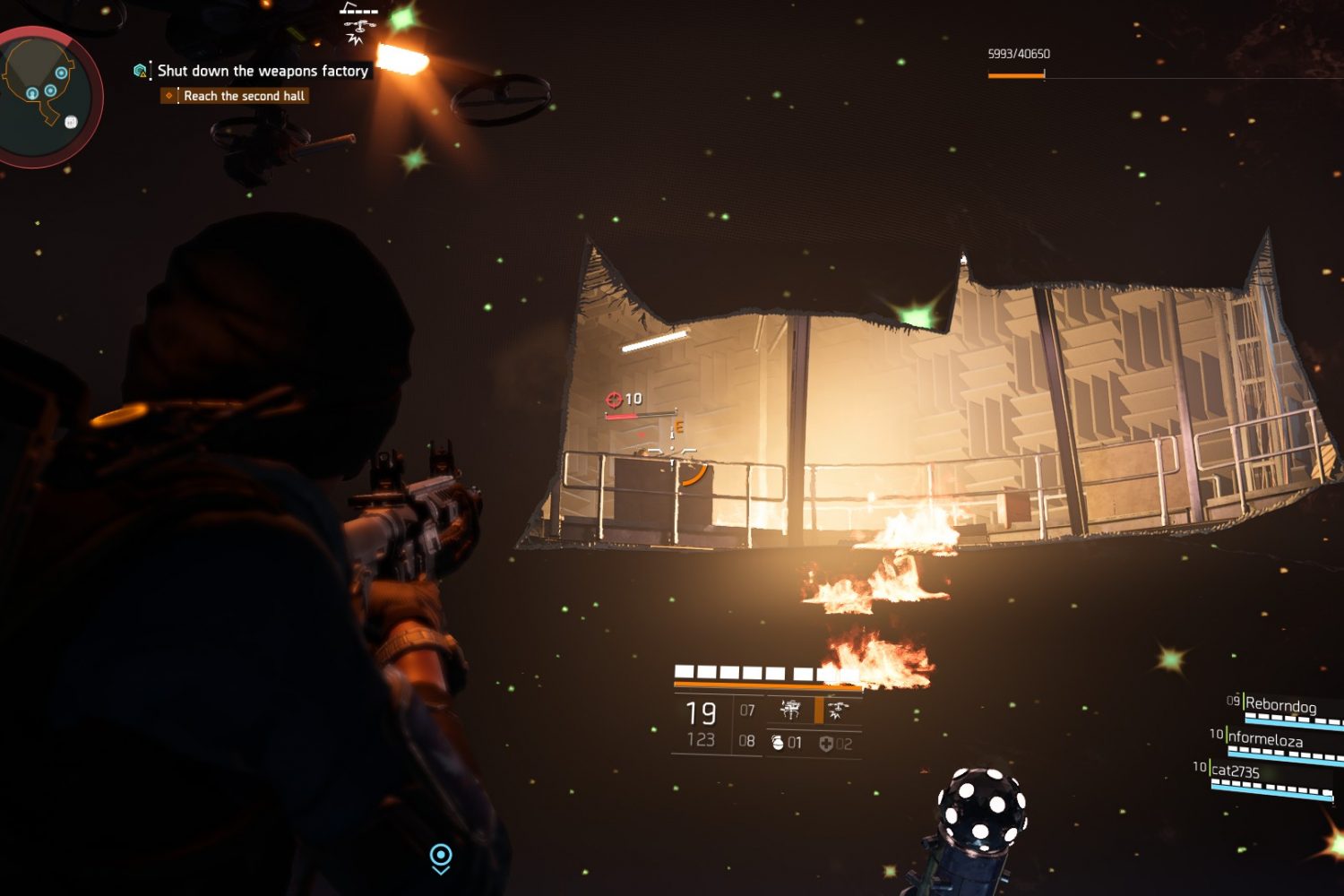
Task: Click the "Reach the second hall" objective
Action: [x=244, y=96]
